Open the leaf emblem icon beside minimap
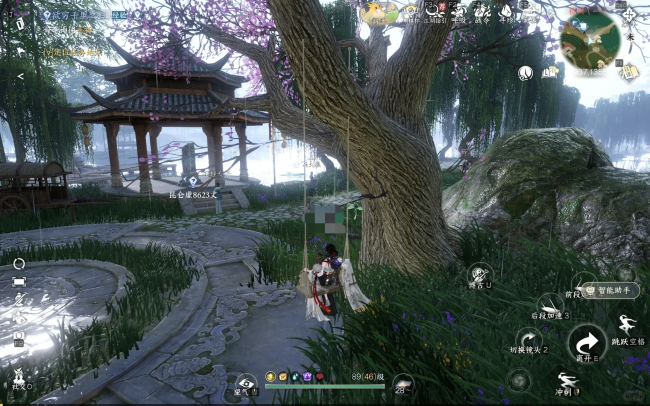This screenshot has height=406, width=650. pyautogui.click(x=526, y=72)
